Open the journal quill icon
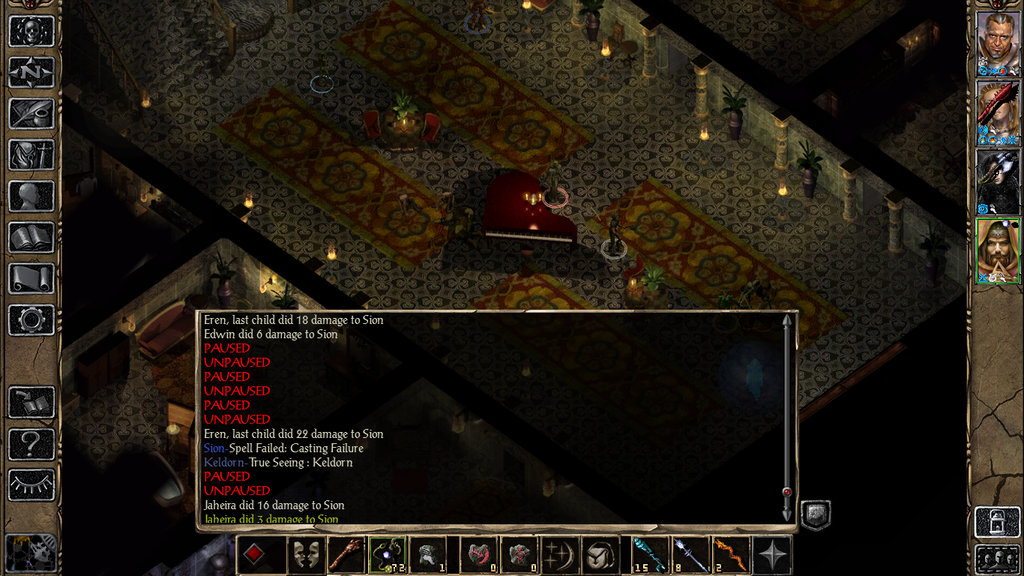1024x576 pixels. 31,113
